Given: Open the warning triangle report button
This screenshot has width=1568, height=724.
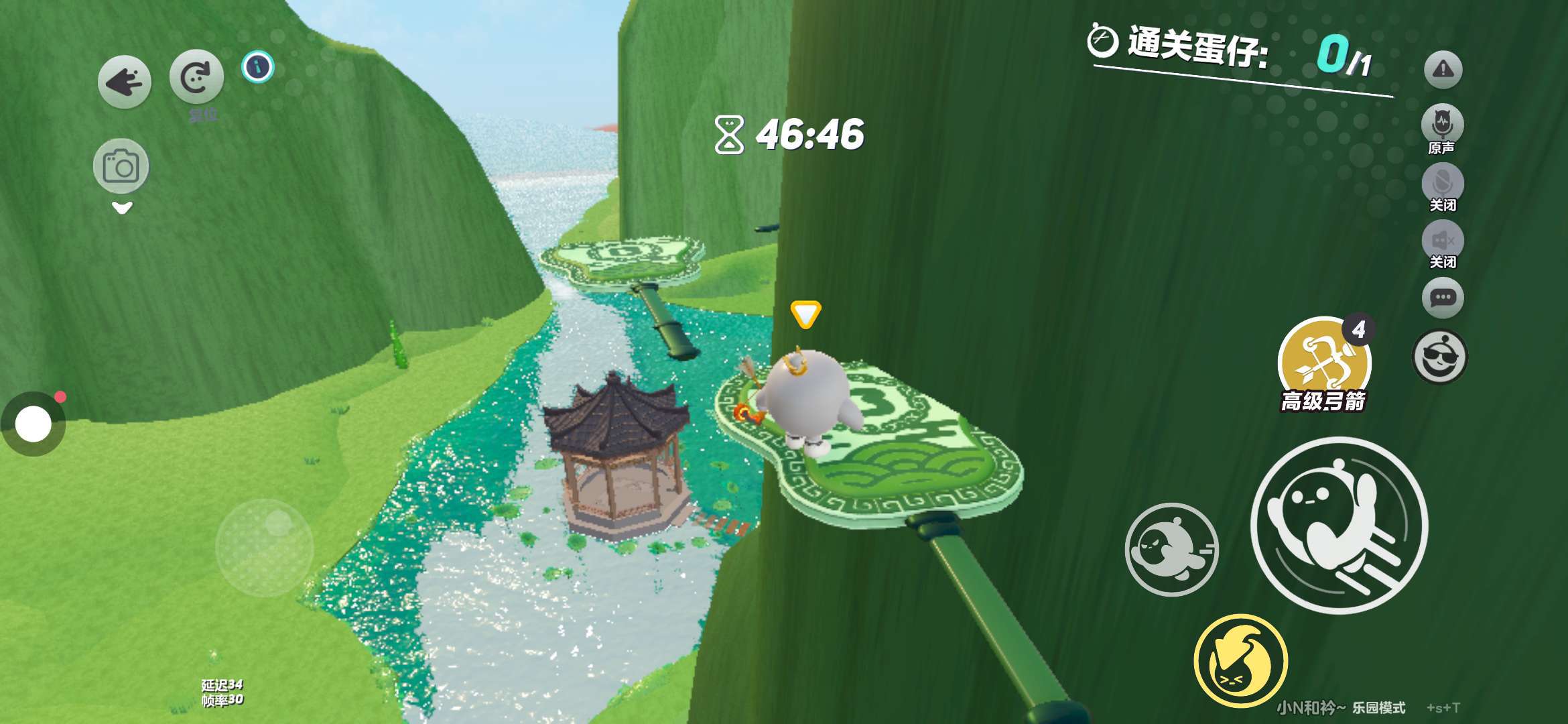Looking at the screenshot, I should pos(1443,69).
